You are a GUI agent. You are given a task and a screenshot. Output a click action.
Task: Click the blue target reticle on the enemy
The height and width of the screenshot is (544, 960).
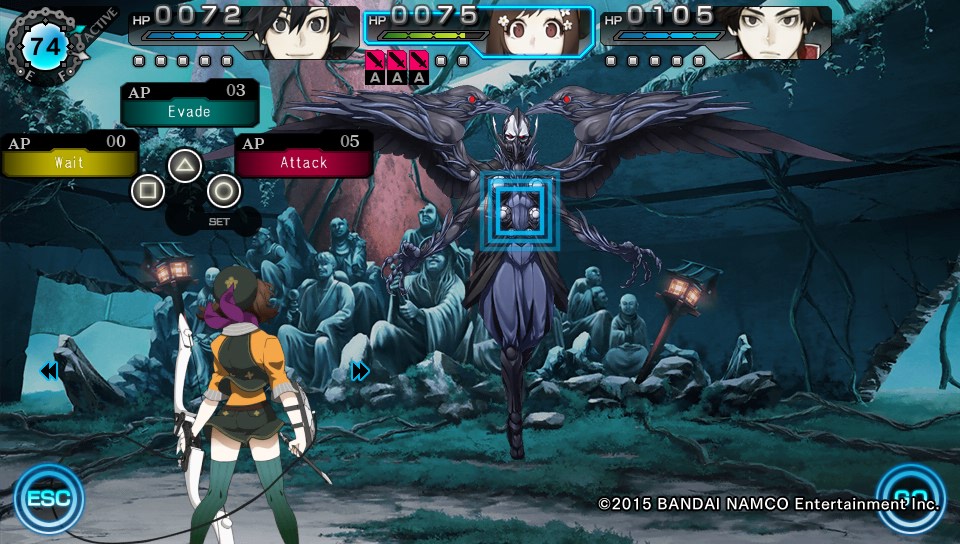click(519, 210)
